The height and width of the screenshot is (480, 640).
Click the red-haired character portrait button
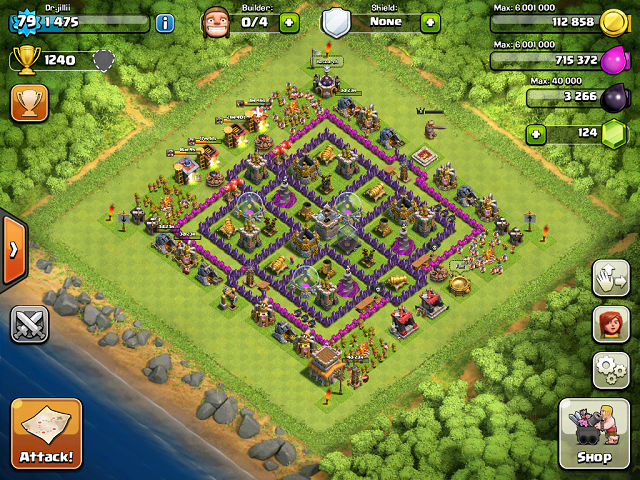(611, 324)
